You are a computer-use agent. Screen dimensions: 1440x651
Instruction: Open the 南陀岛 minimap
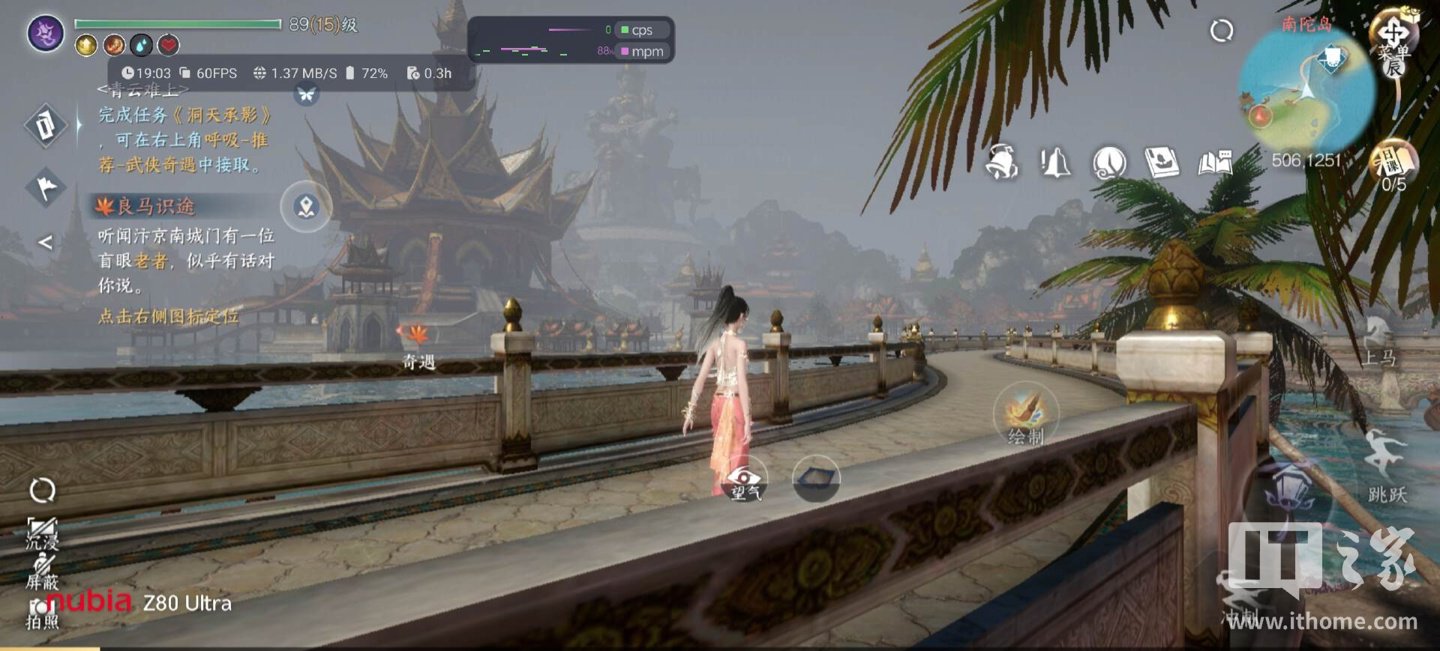tap(1305, 88)
